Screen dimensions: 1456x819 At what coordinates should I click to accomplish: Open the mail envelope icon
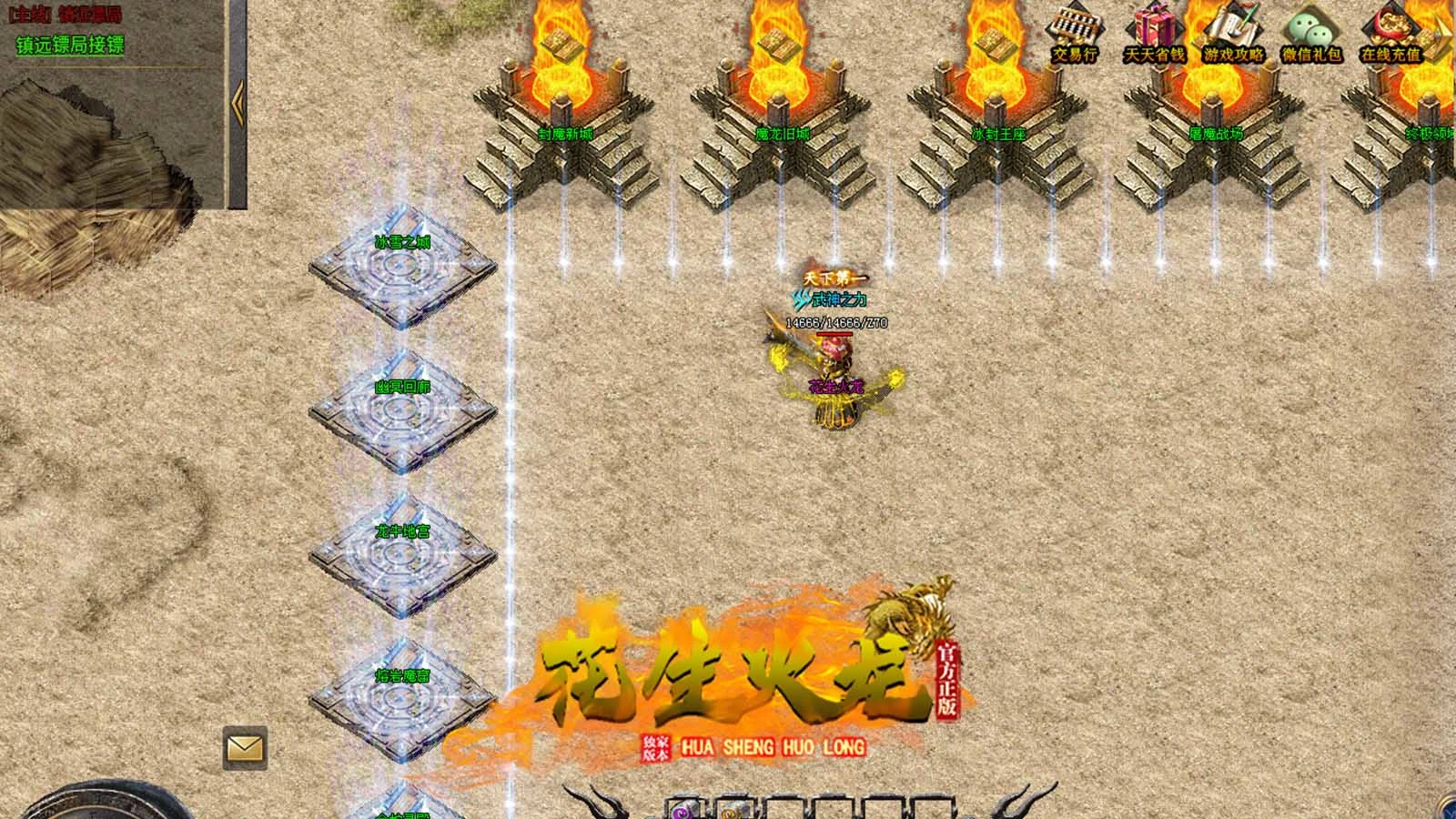245,748
